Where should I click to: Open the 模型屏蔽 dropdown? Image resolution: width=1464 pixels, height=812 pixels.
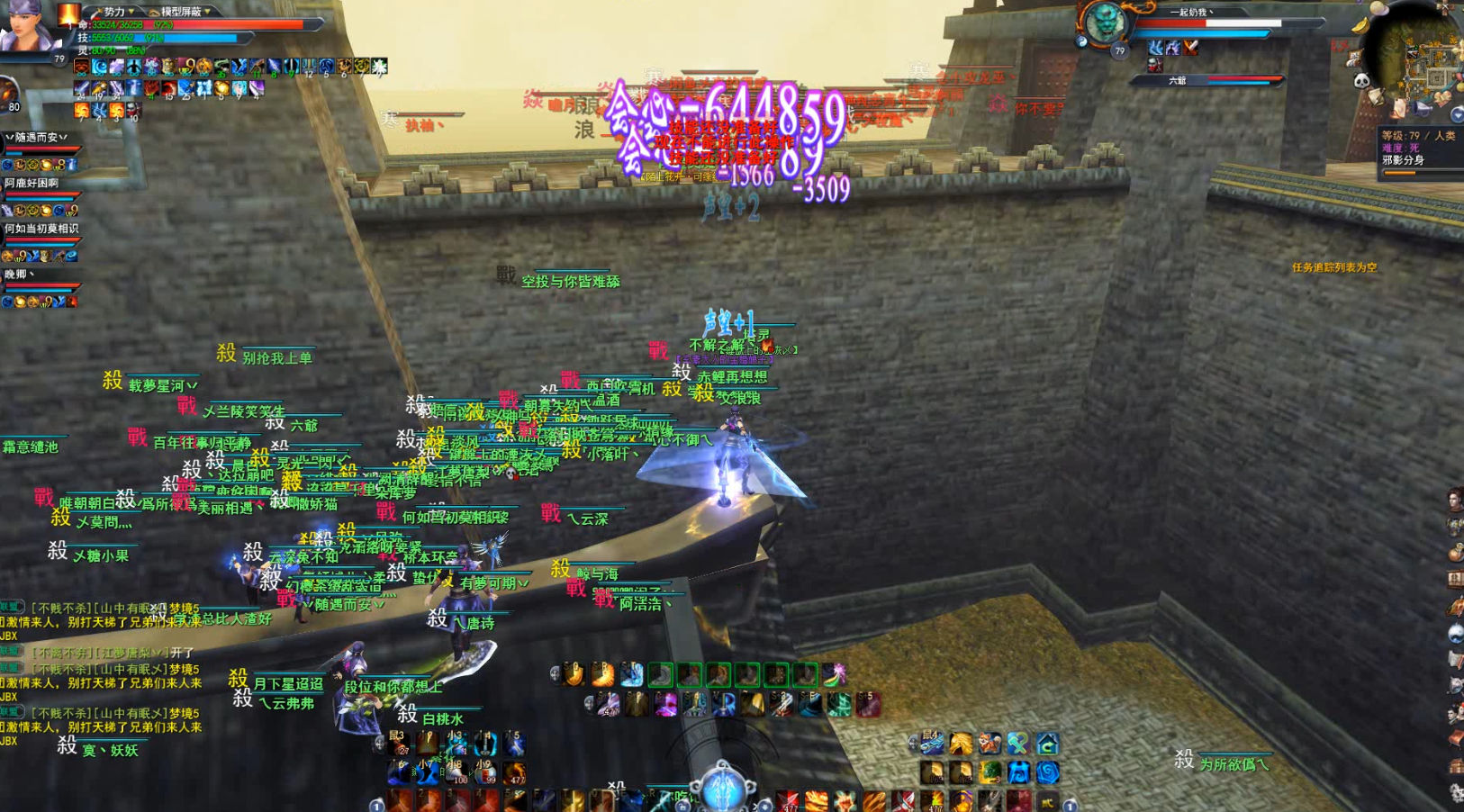click(185, 12)
